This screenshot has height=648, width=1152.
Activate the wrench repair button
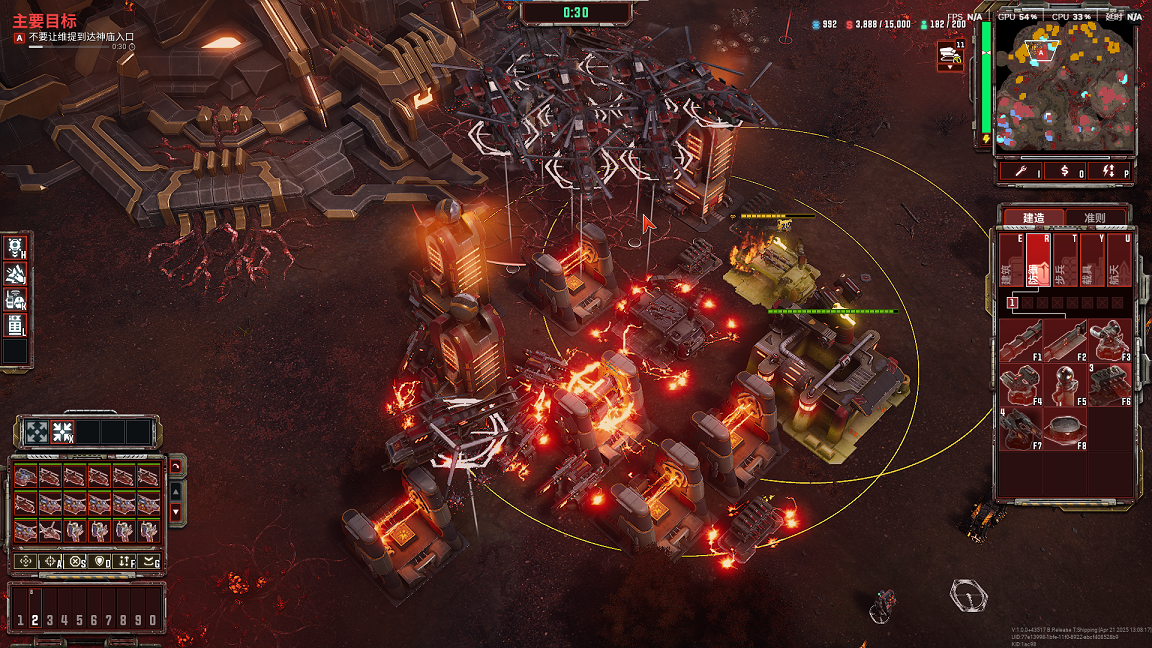point(1019,171)
